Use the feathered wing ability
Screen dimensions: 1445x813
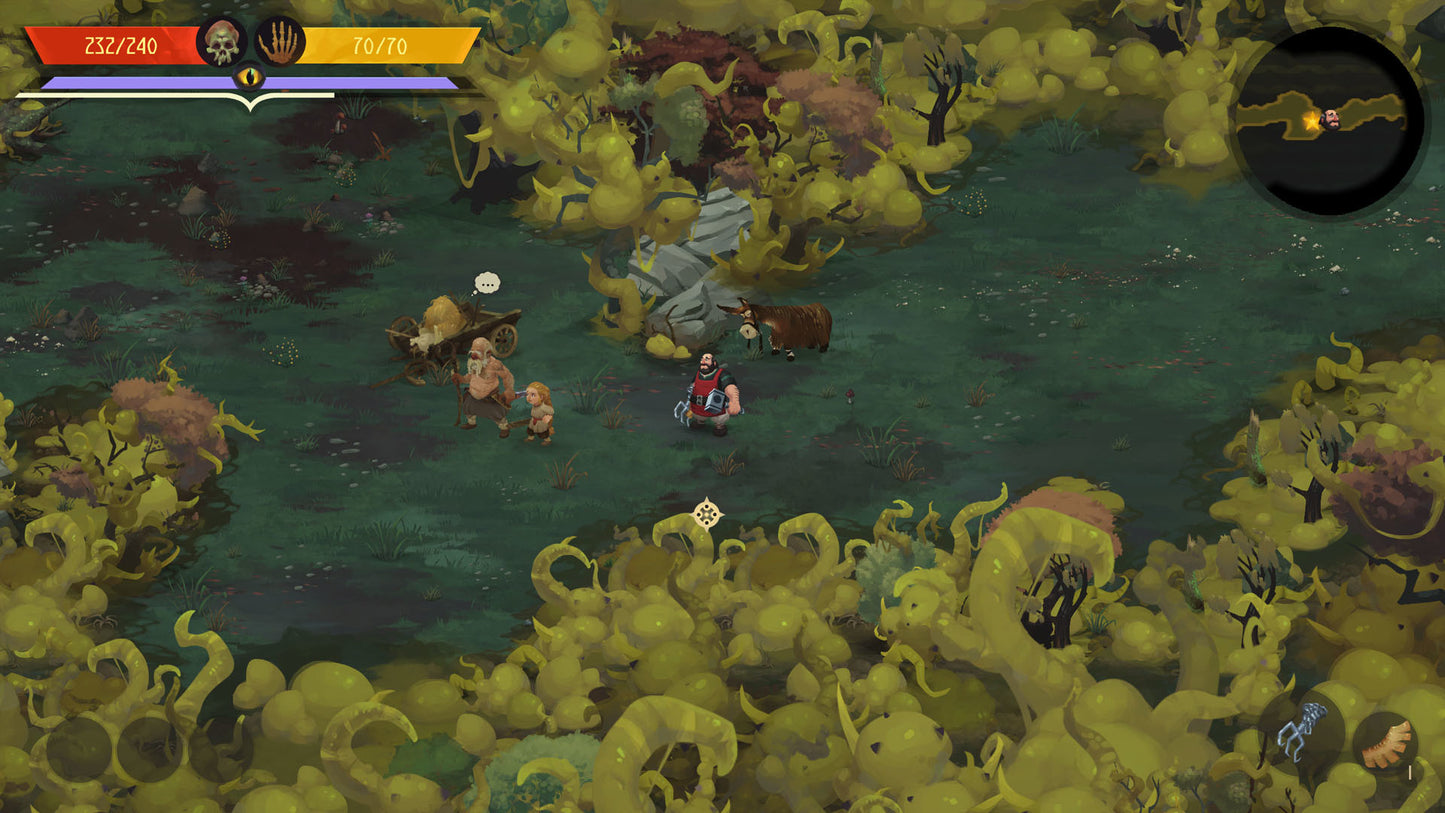click(1386, 744)
